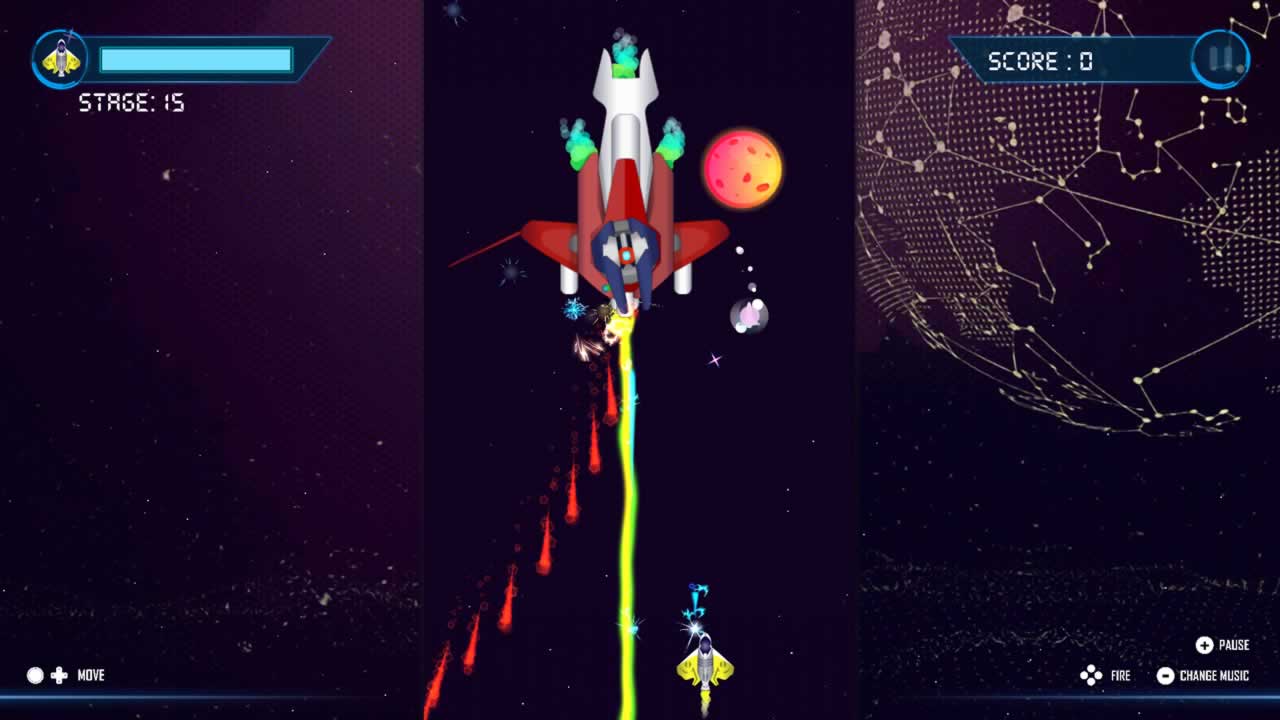Click the FIRE label text
Screen dimensions: 1280x720
tap(1120, 676)
